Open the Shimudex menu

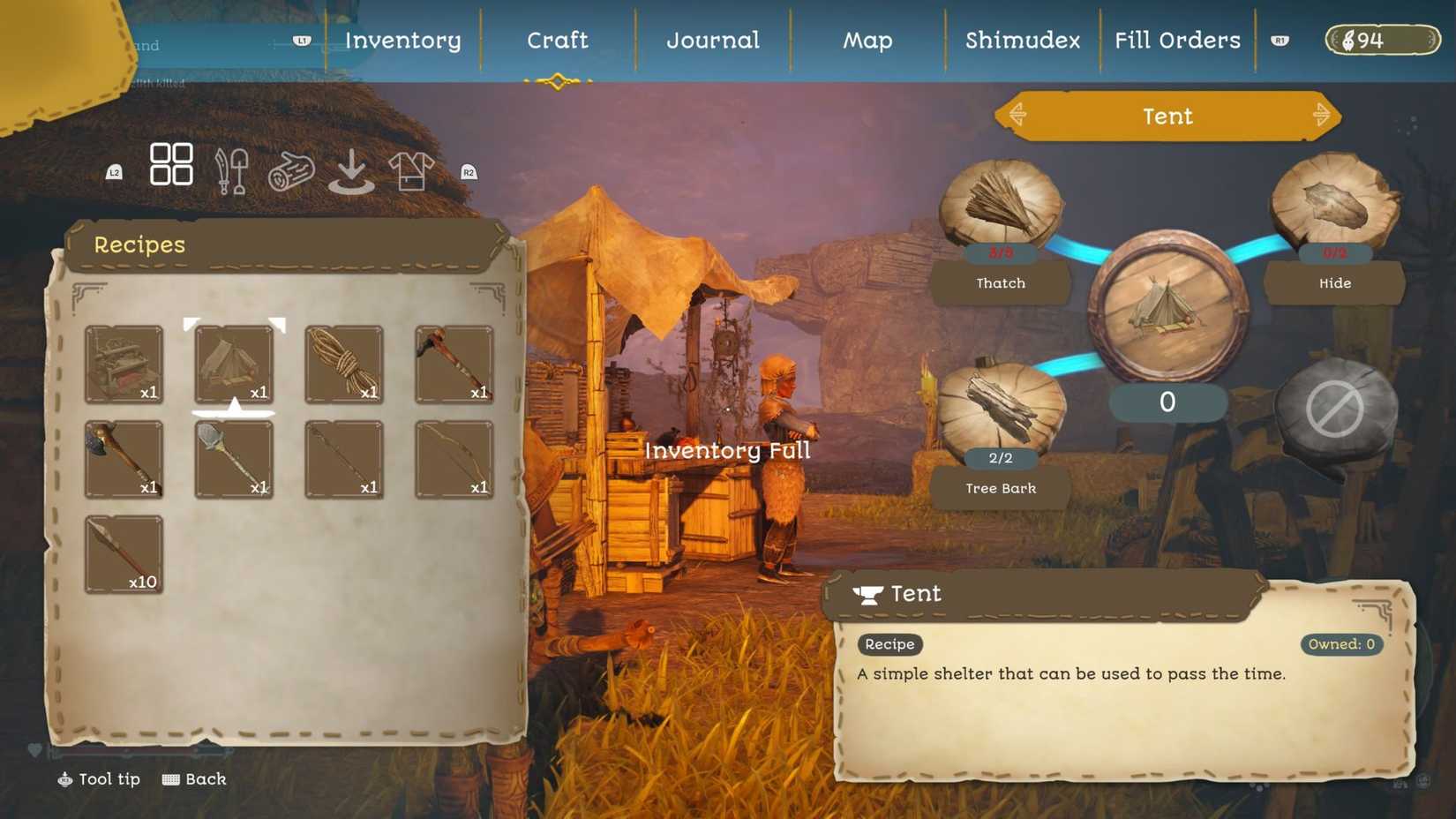click(x=1021, y=40)
